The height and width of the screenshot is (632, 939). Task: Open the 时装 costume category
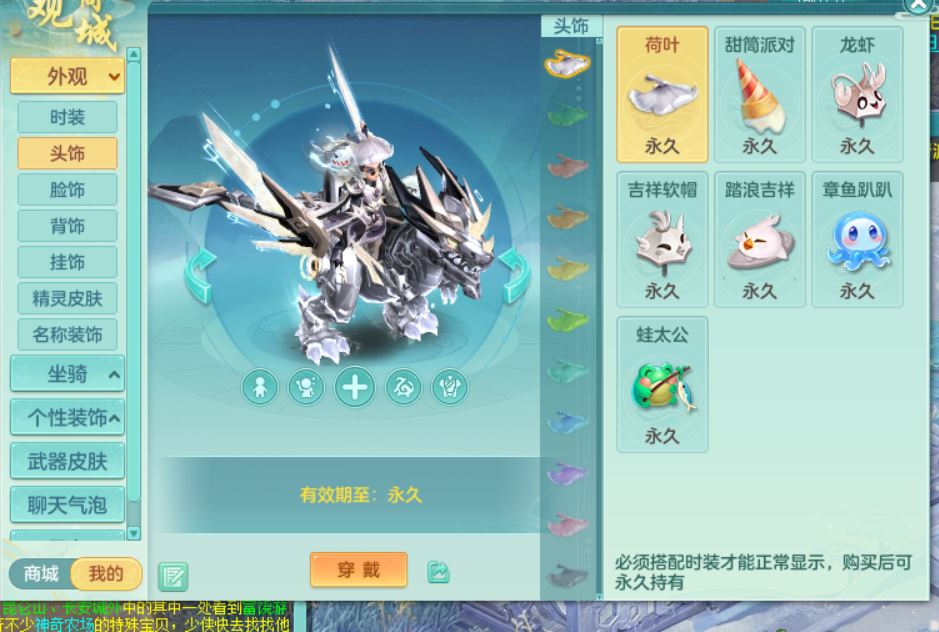click(x=67, y=117)
